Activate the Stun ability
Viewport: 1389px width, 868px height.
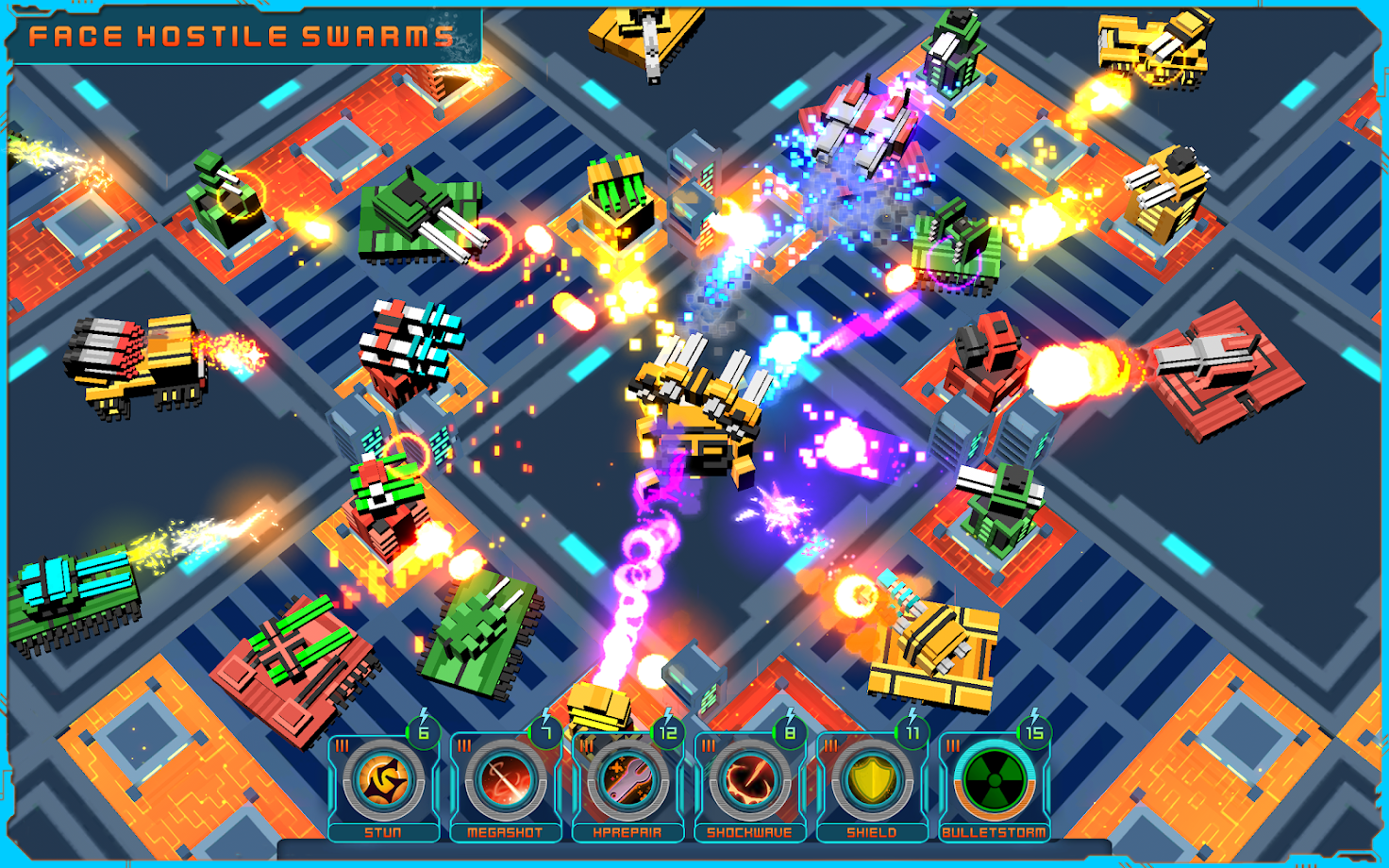pos(383,782)
